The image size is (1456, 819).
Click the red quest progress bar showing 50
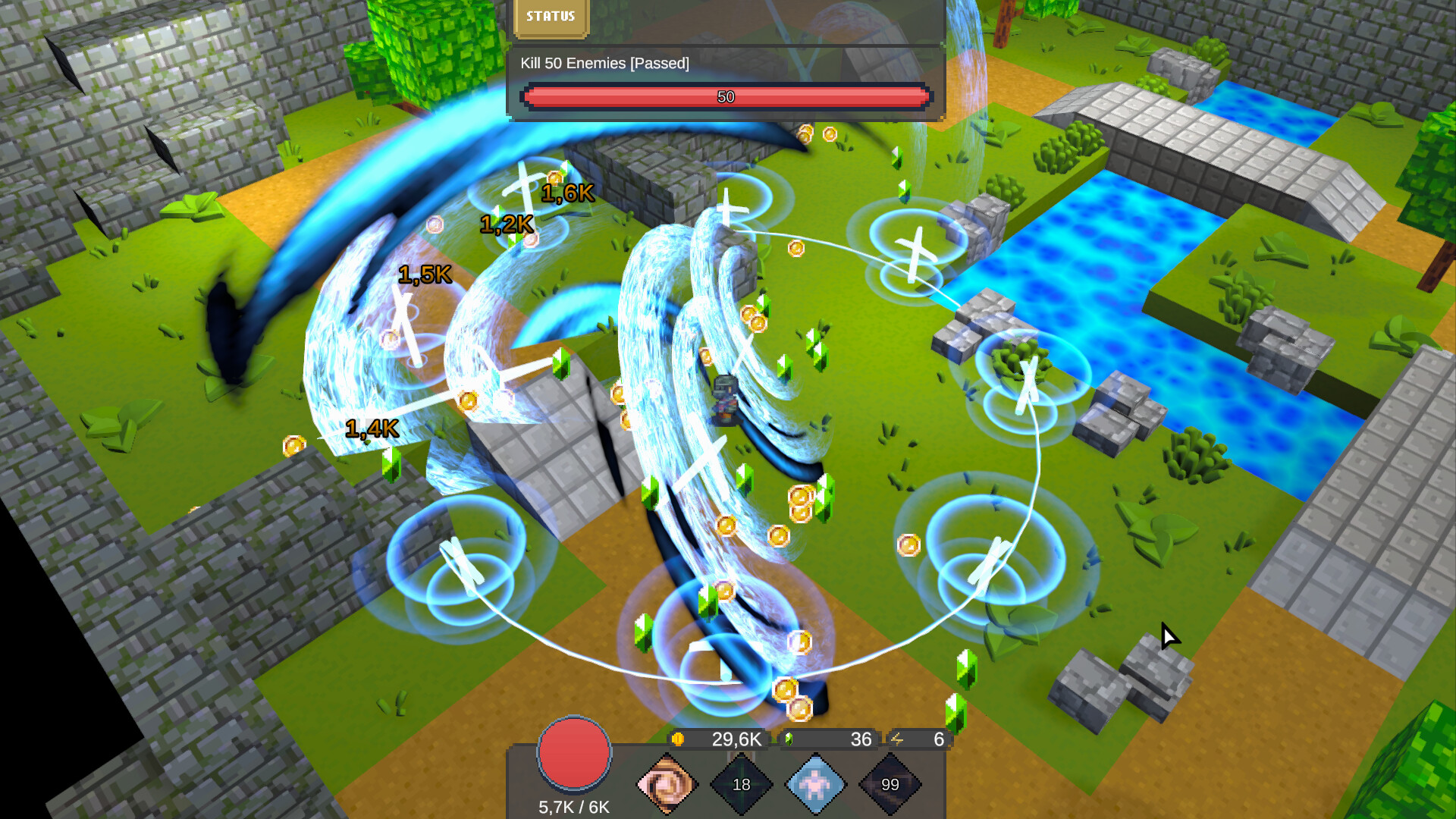pos(726,97)
